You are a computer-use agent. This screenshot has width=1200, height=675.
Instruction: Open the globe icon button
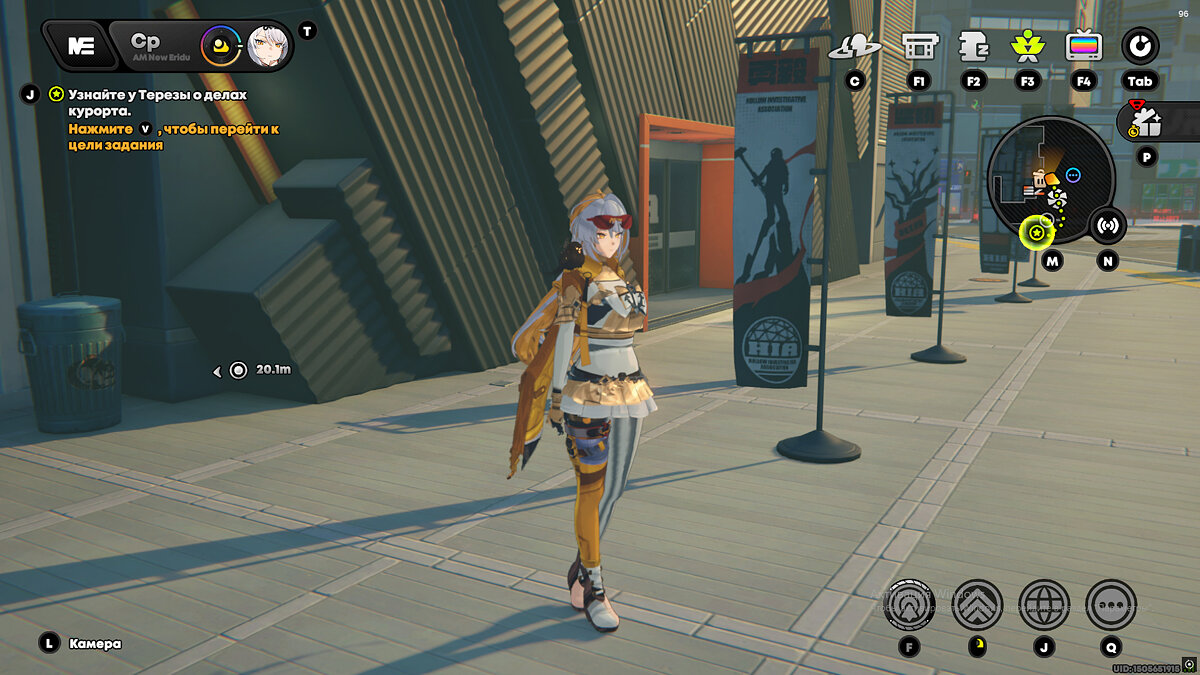tap(1043, 604)
